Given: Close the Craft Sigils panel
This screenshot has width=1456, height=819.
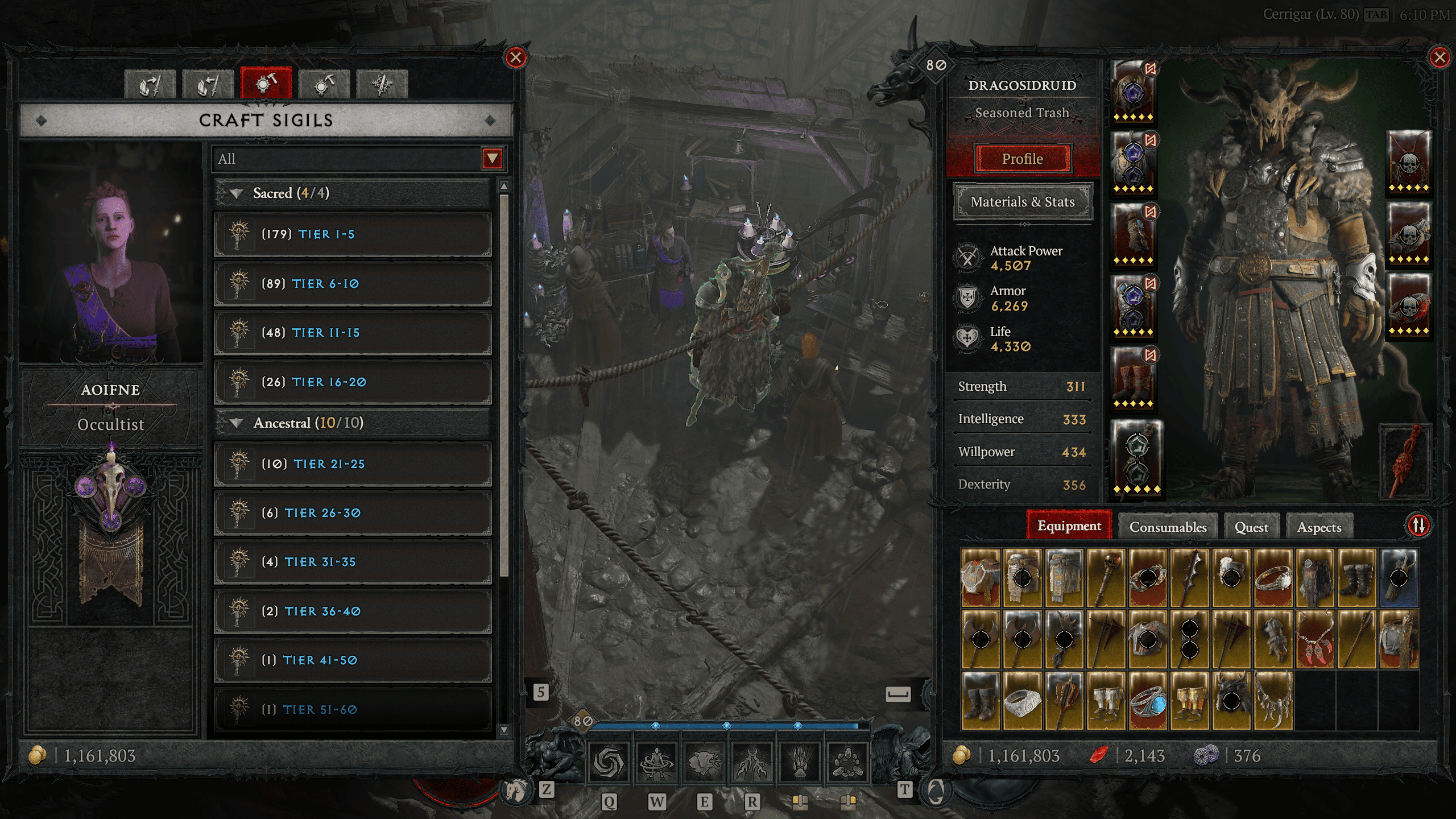Looking at the screenshot, I should pyautogui.click(x=516, y=57).
